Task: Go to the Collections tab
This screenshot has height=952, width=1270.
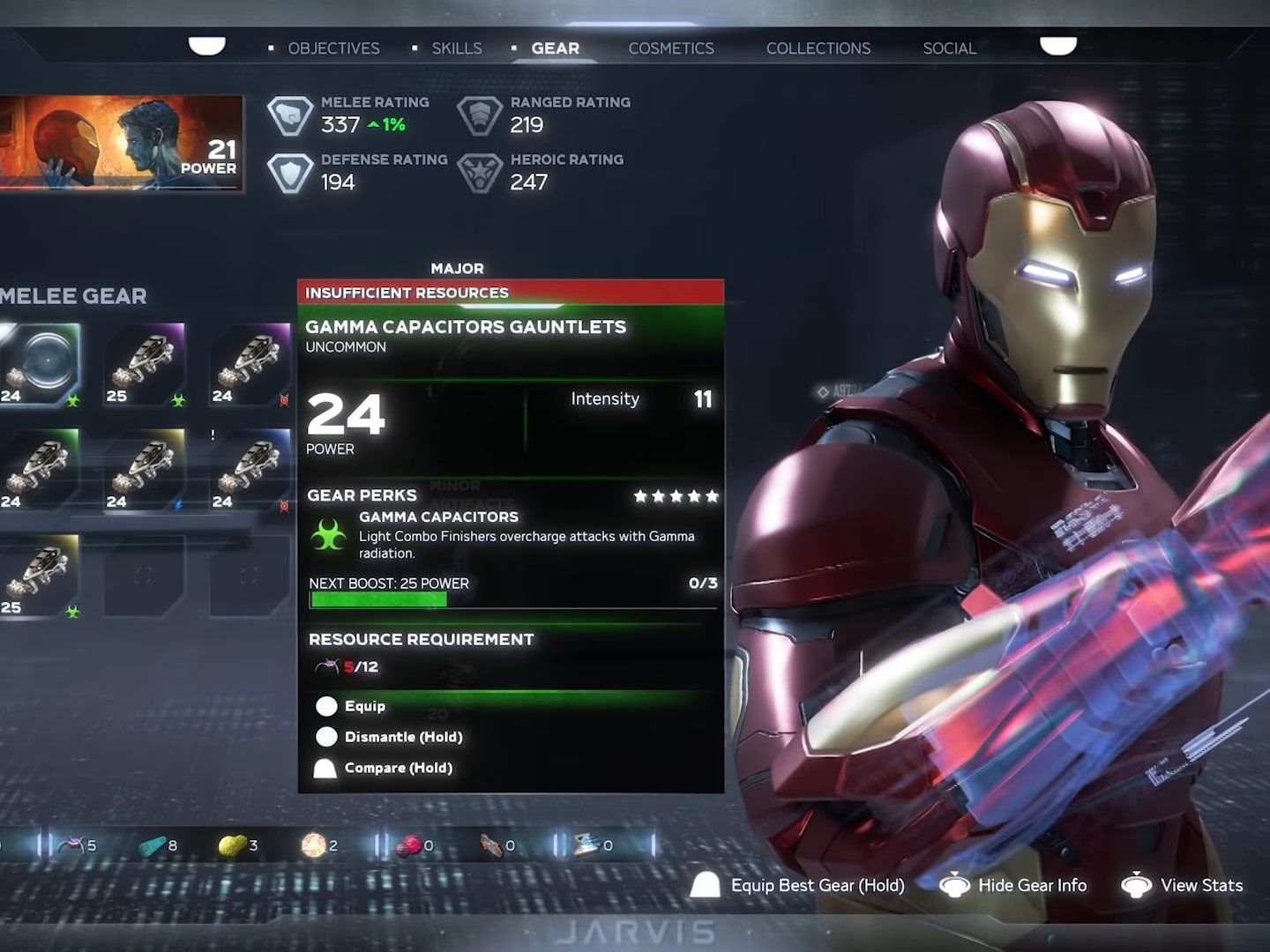Action: click(x=818, y=48)
